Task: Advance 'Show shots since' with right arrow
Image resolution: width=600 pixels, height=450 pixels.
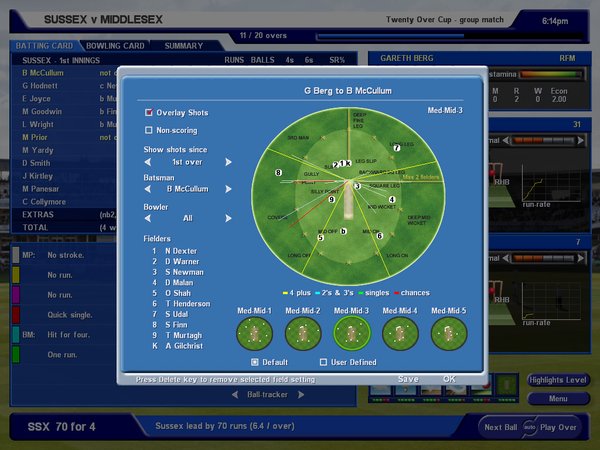Action: (x=228, y=162)
